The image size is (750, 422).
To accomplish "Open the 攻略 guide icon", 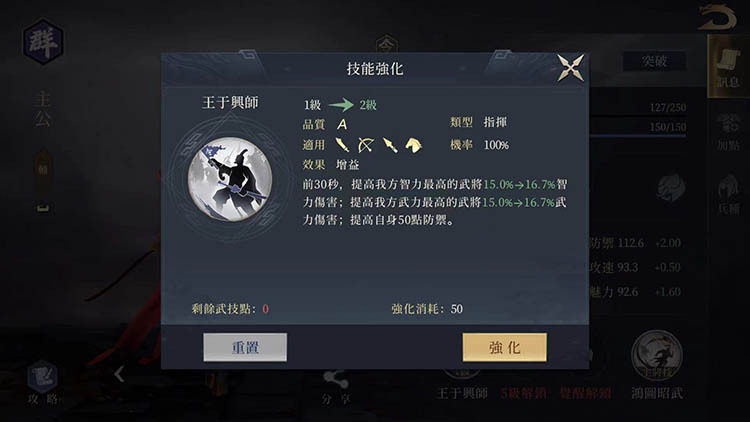I will tap(42, 382).
